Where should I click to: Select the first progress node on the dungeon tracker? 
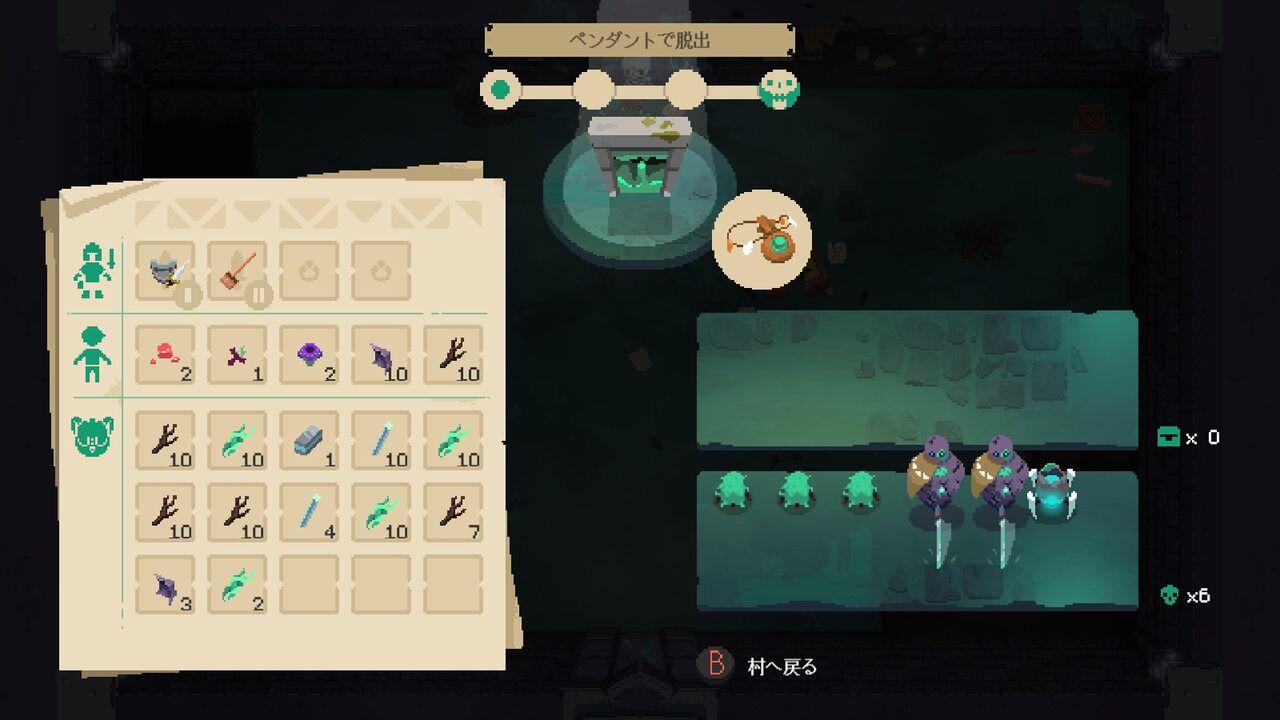[499, 88]
